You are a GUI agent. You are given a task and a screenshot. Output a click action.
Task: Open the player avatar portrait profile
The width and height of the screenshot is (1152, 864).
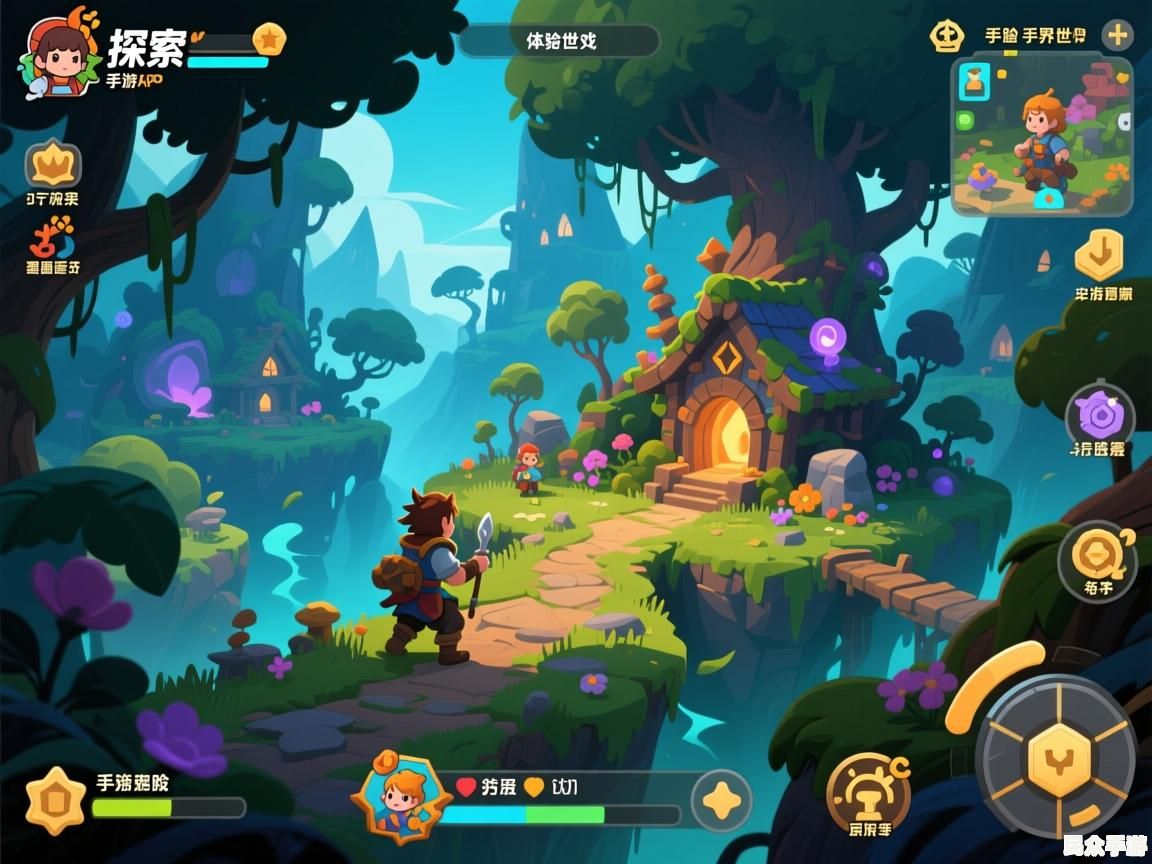click(x=60, y=55)
